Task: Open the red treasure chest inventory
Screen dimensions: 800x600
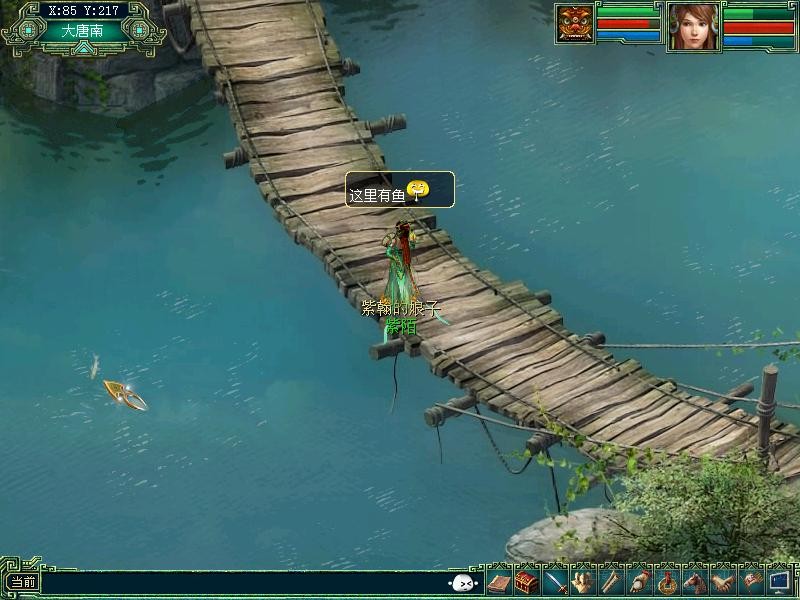Action: click(527, 581)
